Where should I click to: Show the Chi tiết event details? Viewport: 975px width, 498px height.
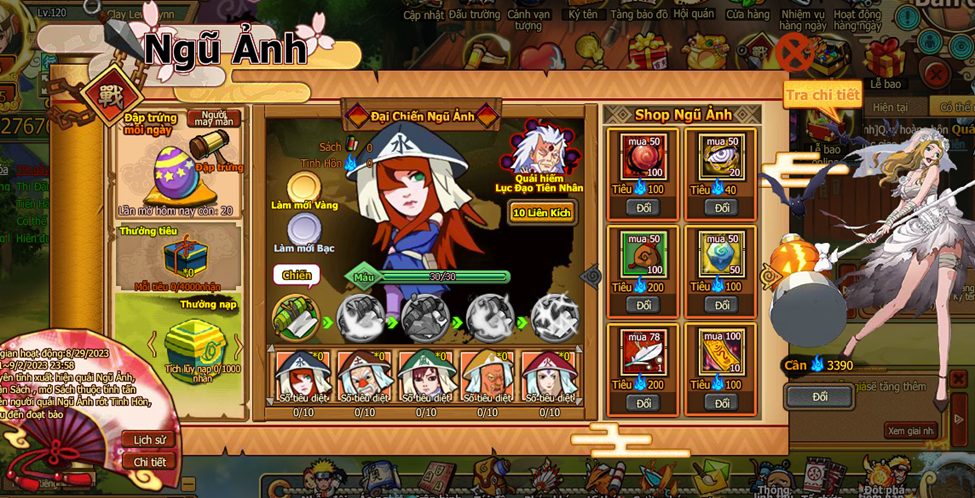pyautogui.click(x=149, y=462)
